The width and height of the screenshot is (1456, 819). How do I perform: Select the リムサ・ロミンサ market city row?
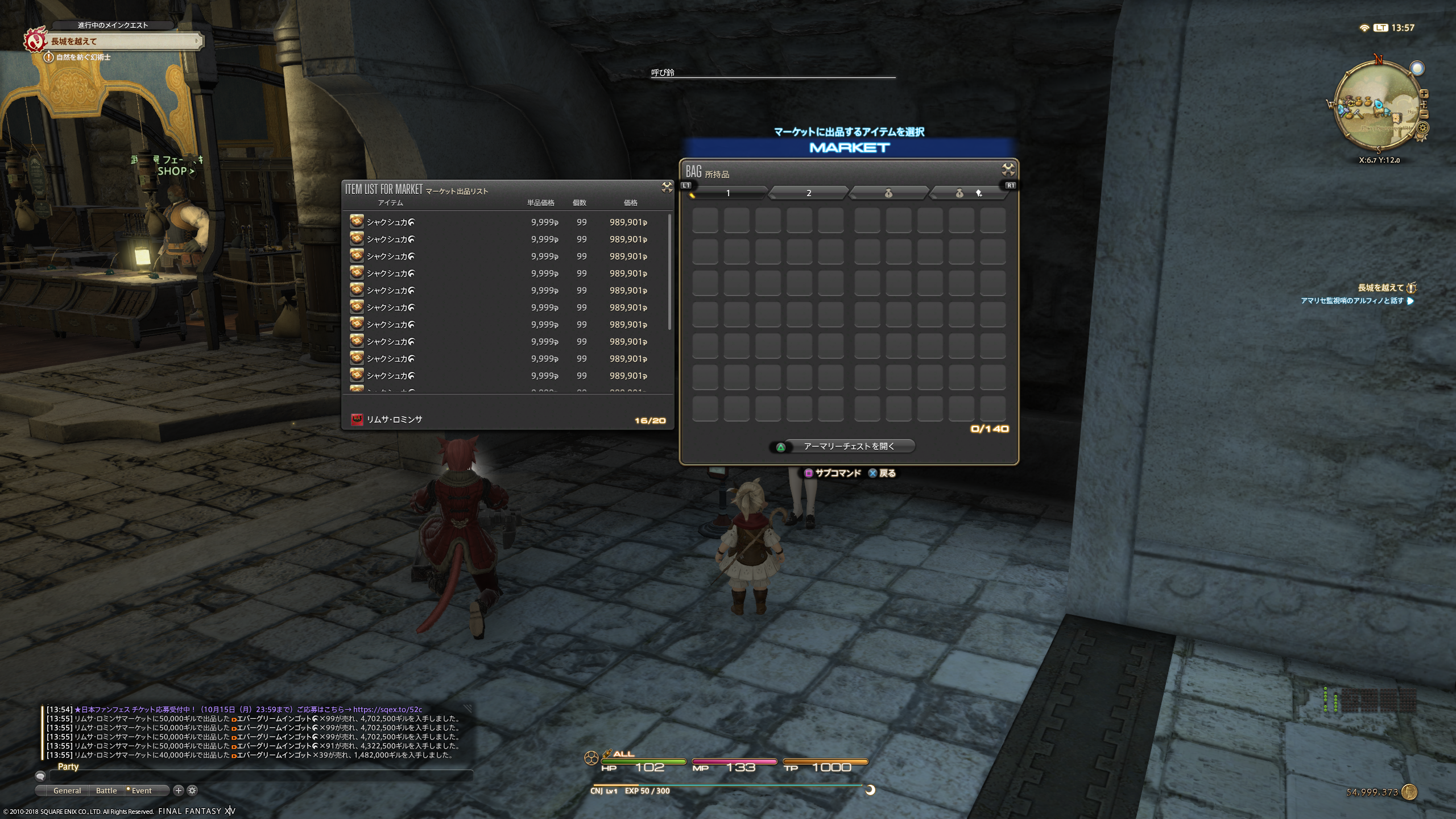[394, 420]
